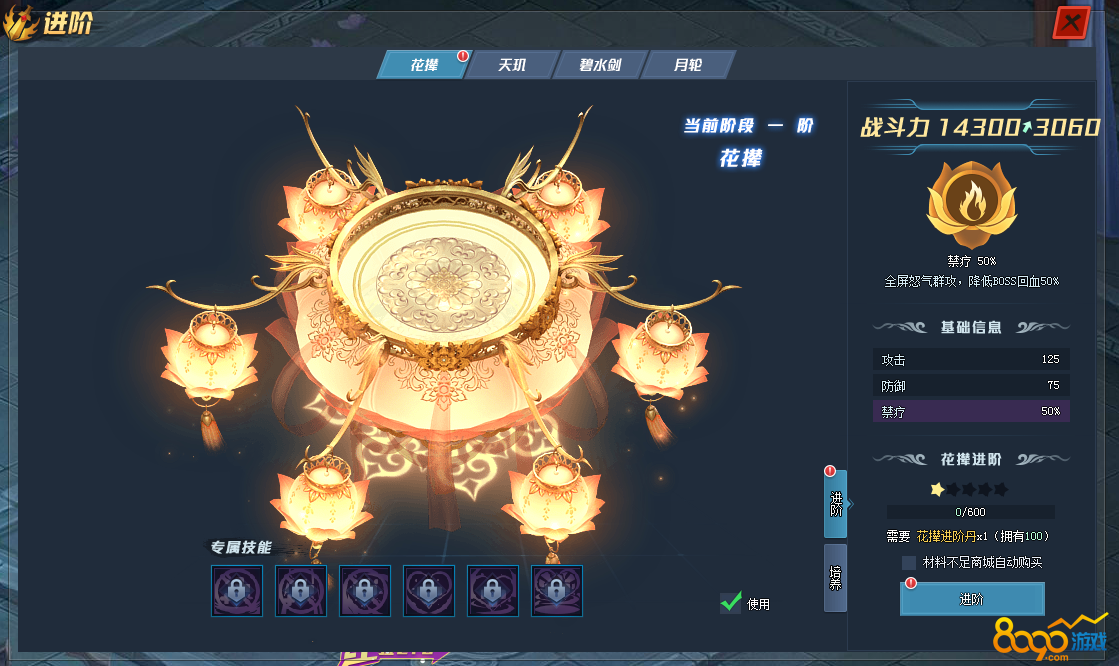Switch to the 花撵 tab
Viewport: 1119px width, 666px height.
(424, 65)
